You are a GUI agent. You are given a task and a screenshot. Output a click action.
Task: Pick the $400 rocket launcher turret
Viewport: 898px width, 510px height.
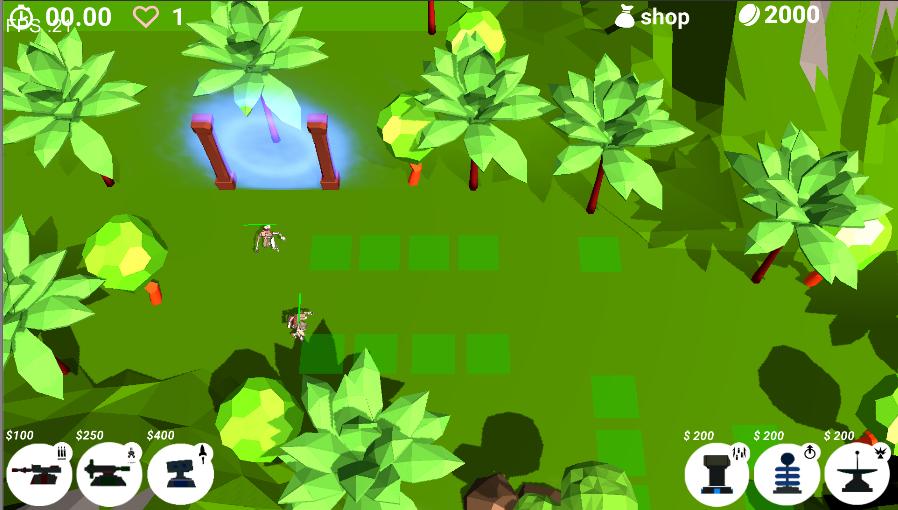coord(180,472)
